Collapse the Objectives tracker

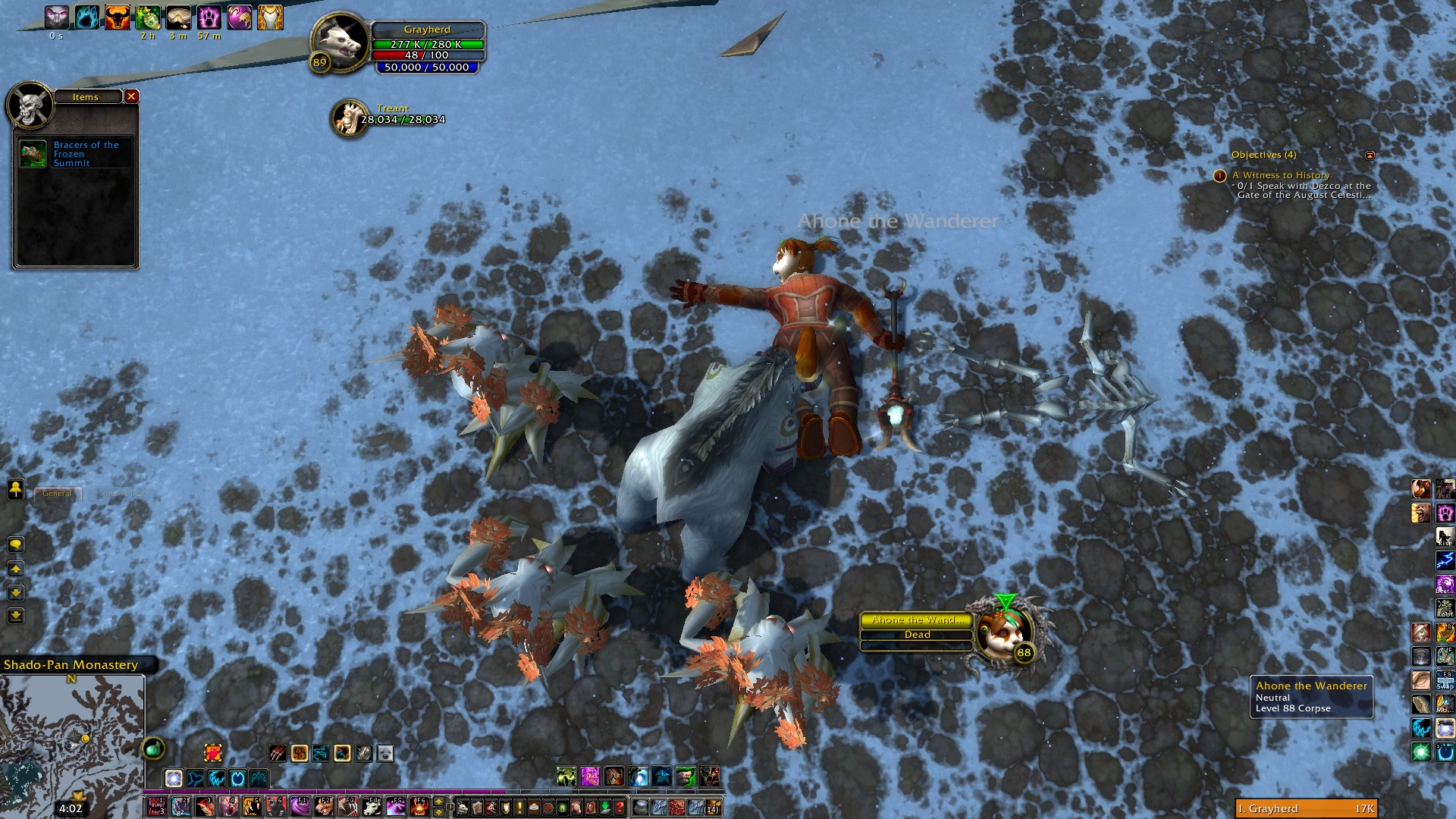[x=1370, y=155]
